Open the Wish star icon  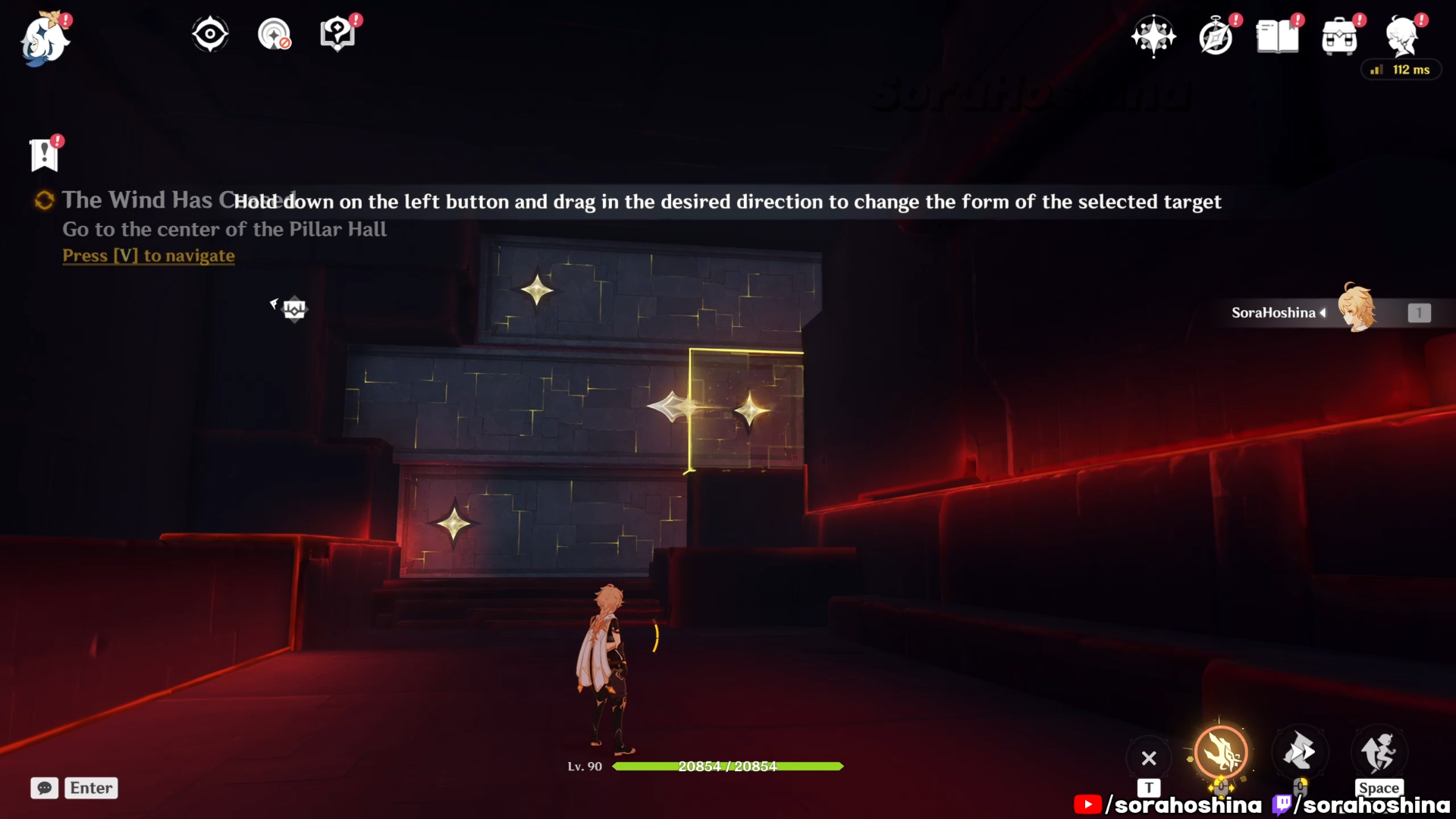coord(1153,36)
